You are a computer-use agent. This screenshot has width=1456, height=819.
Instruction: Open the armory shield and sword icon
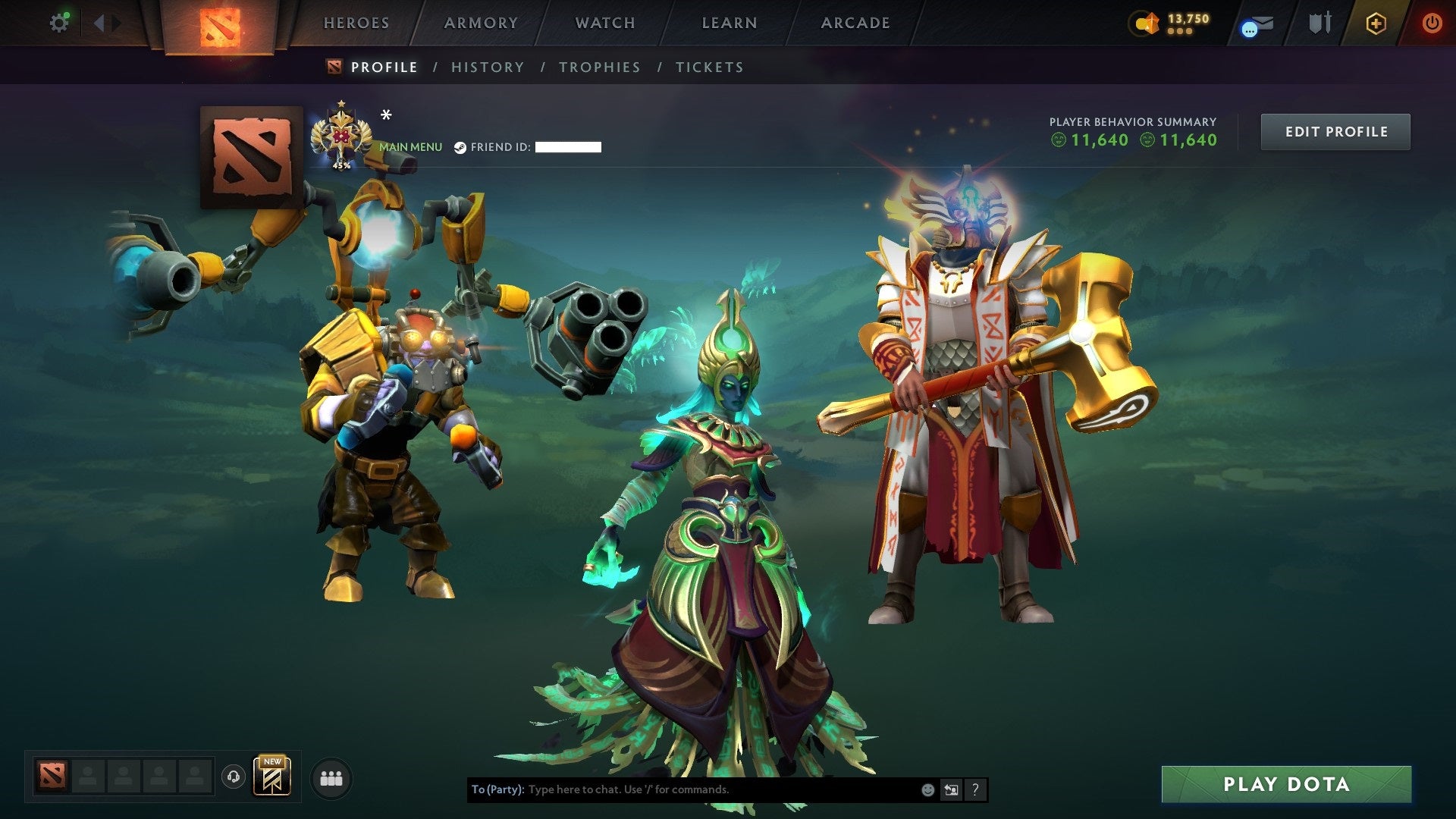point(1319,24)
